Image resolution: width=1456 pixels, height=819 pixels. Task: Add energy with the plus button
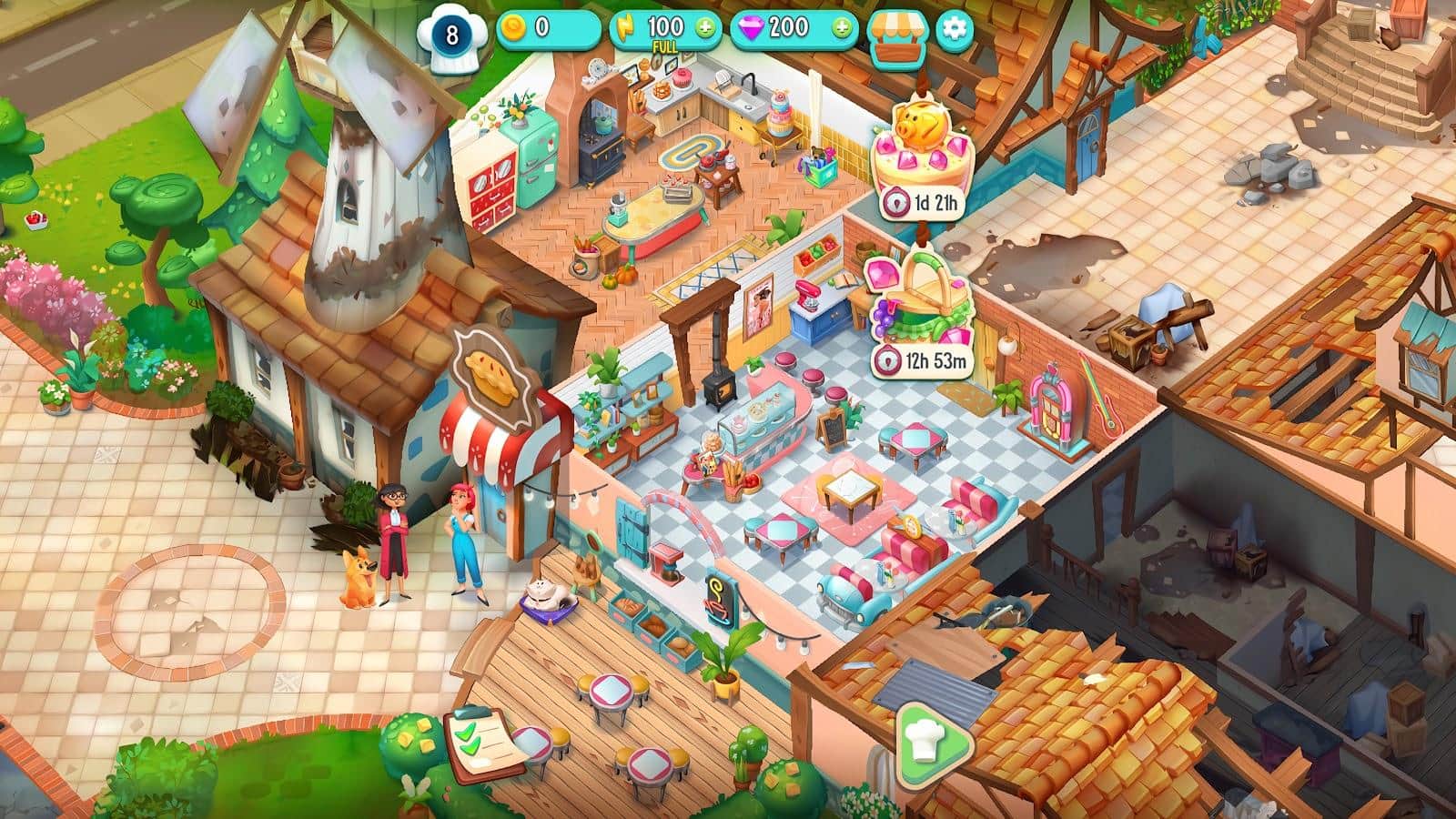[x=705, y=28]
